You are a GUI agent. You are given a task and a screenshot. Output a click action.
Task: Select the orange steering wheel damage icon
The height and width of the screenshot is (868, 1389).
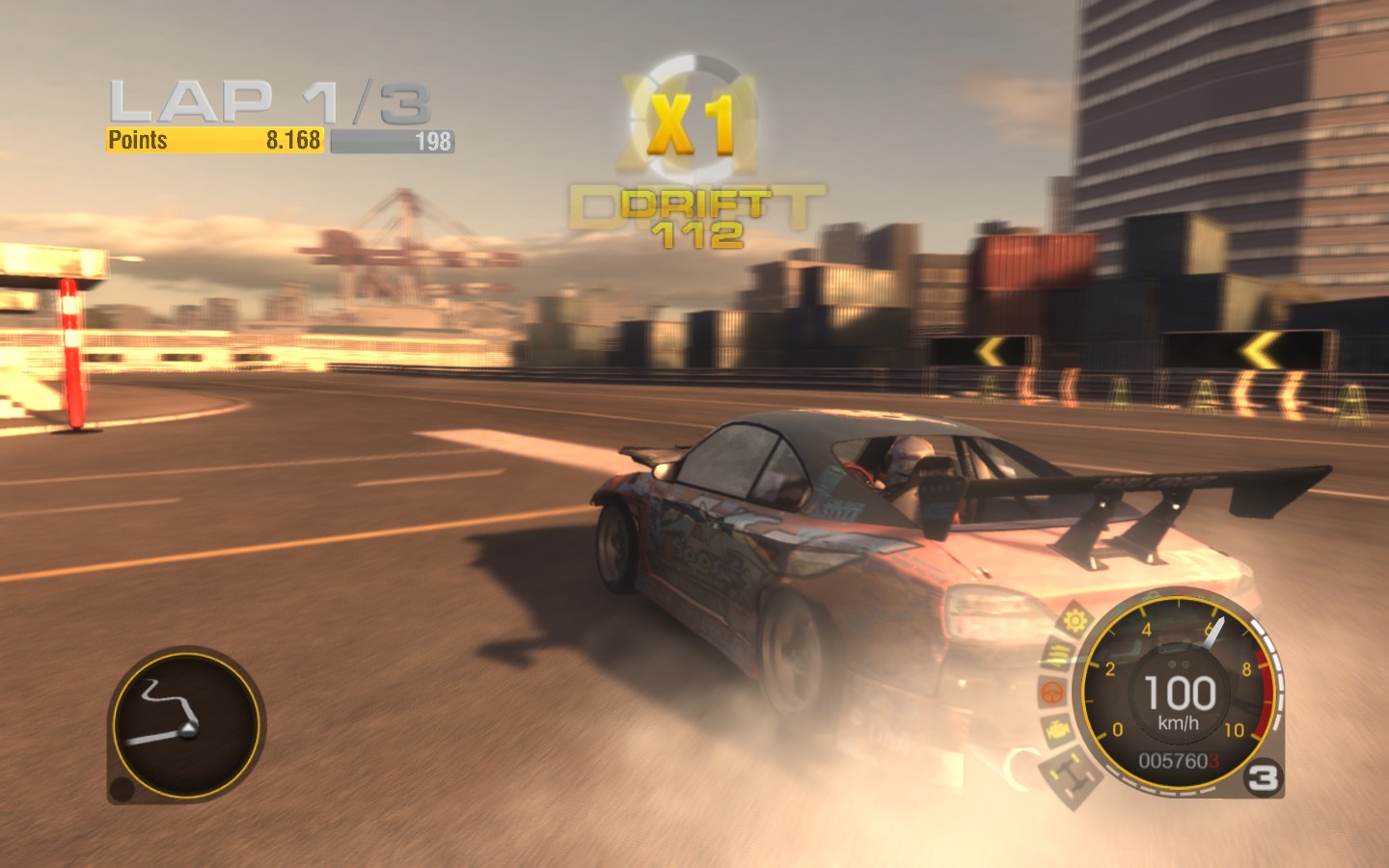[1050, 692]
